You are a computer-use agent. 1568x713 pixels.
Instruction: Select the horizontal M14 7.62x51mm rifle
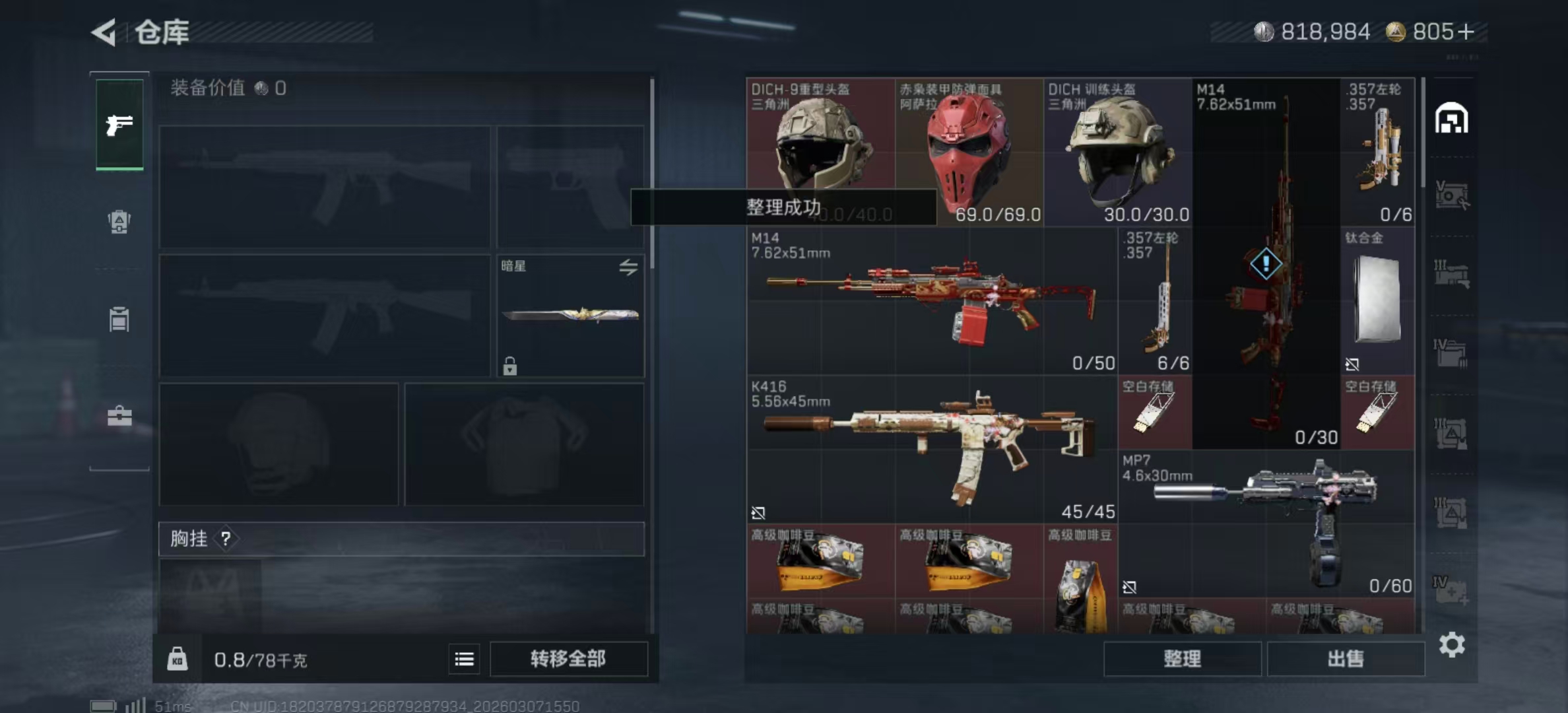coord(931,301)
